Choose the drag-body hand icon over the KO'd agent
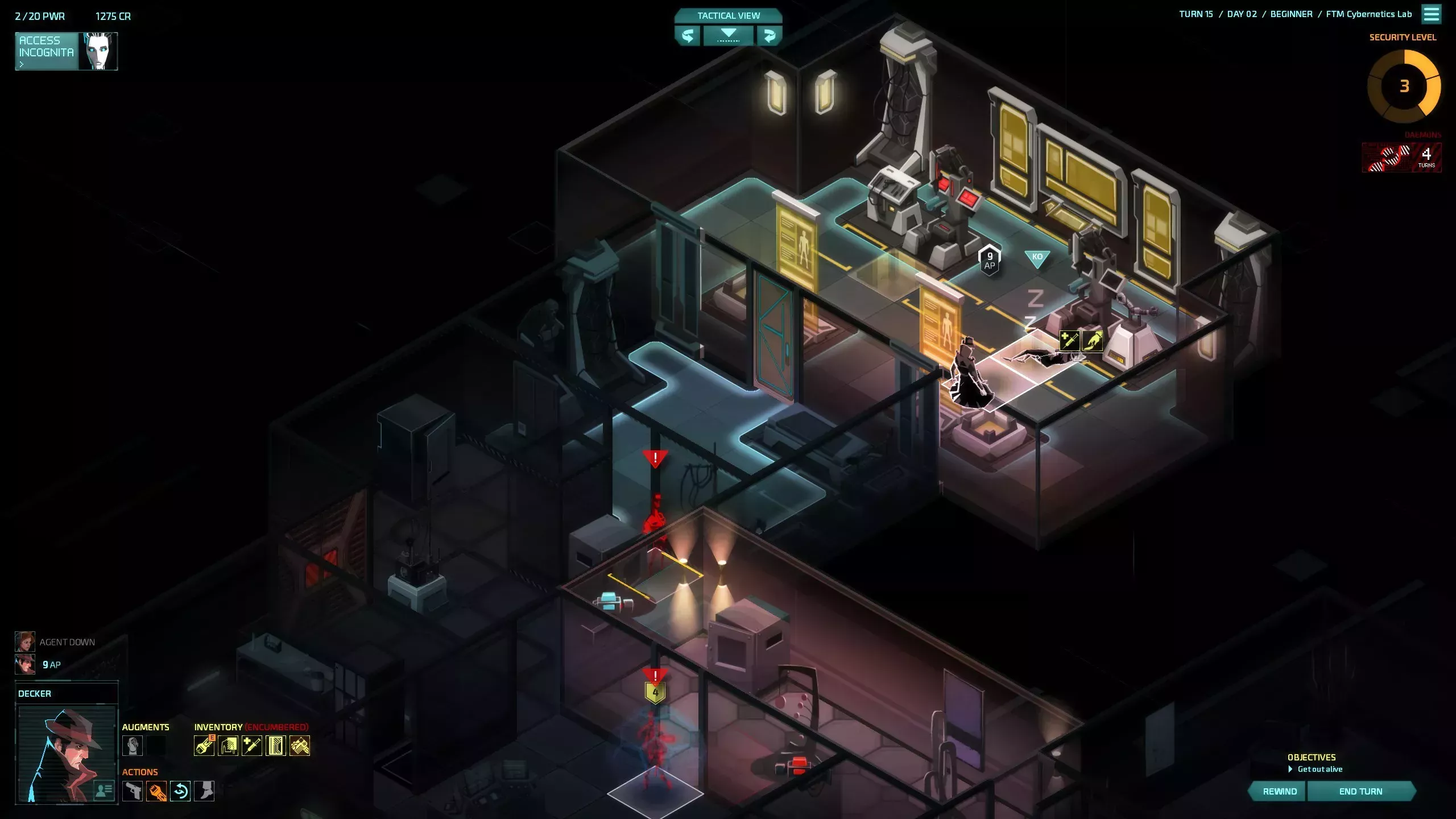The image size is (1456, 819). [x=1092, y=341]
